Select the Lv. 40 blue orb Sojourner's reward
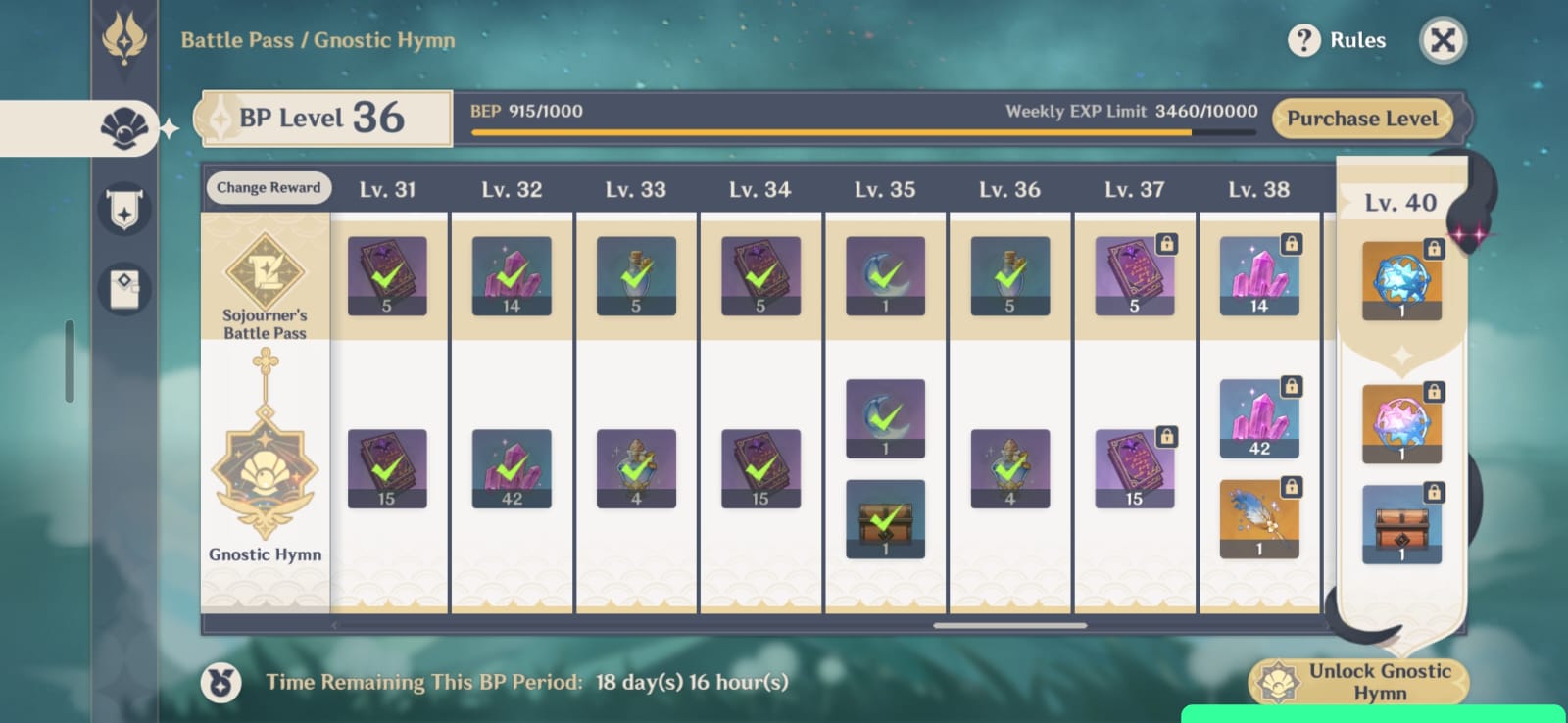The width and height of the screenshot is (1568, 723). (1401, 281)
